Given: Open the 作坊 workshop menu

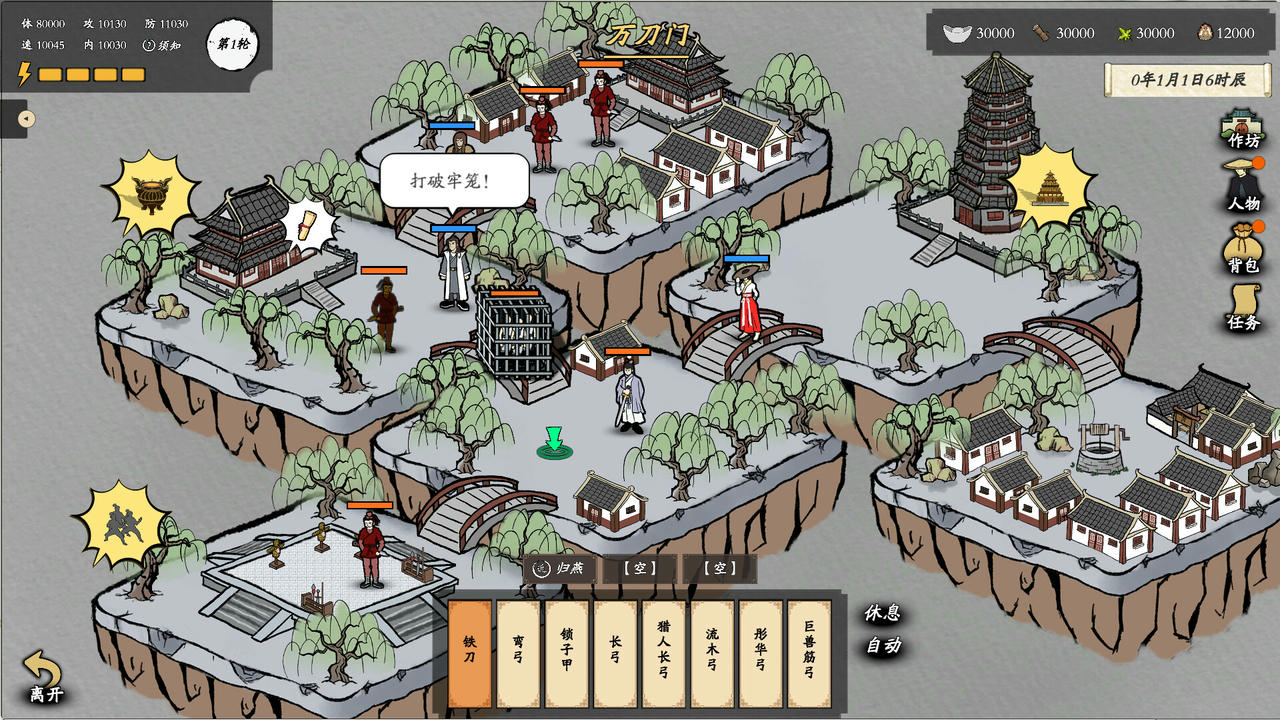Looking at the screenshot, I should (x=1243, y=128).
